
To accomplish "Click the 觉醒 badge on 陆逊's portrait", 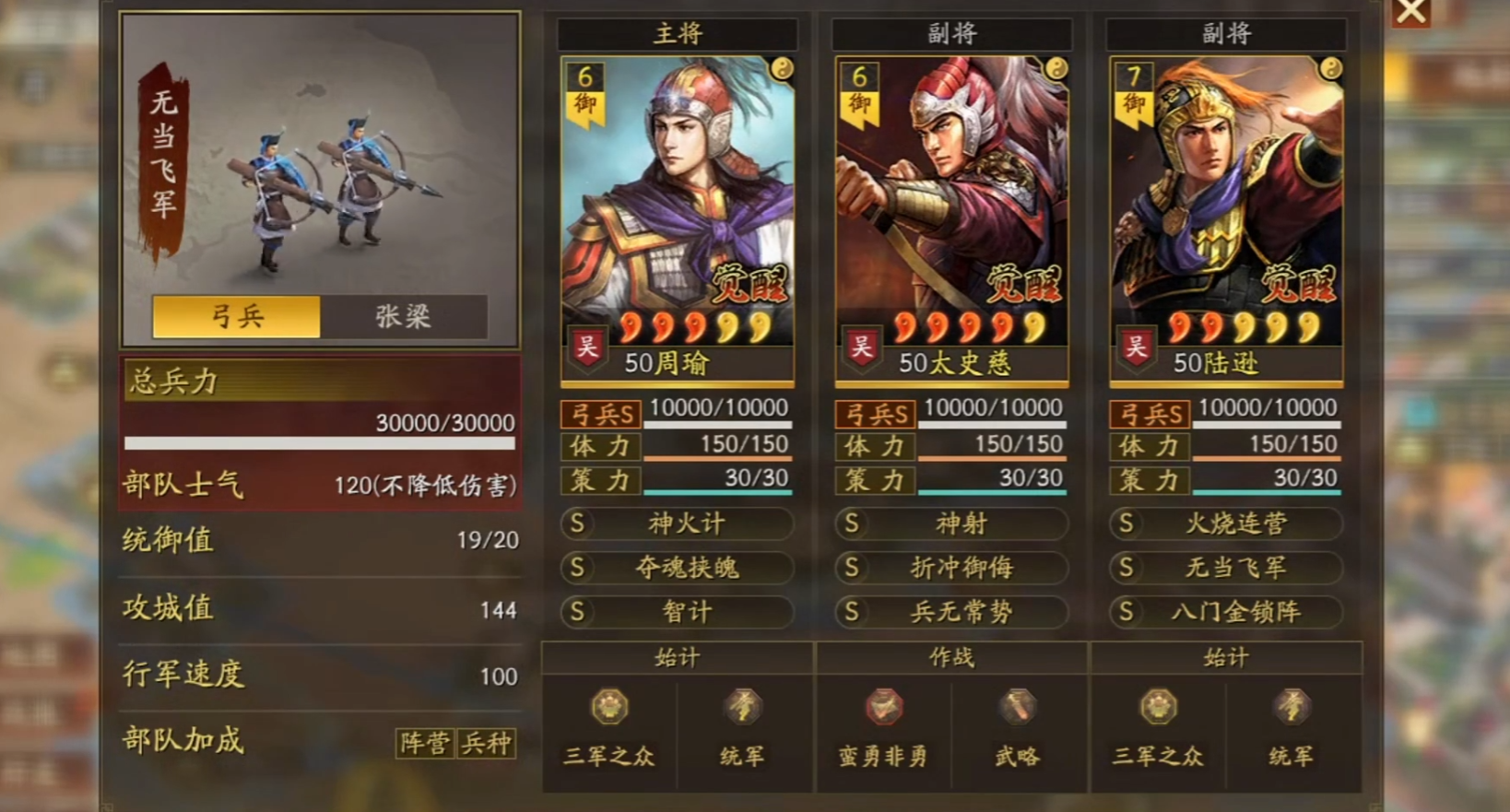I will [1302, 283].
